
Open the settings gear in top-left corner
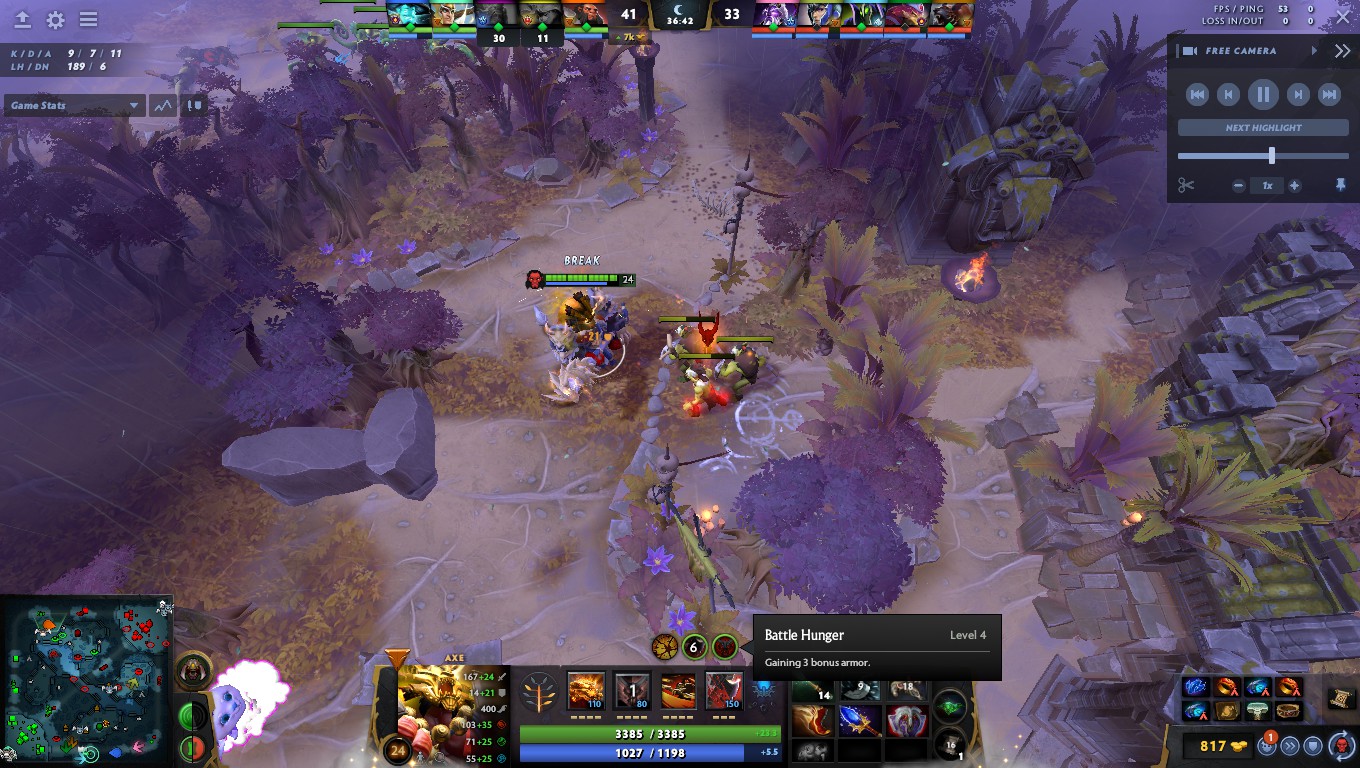click(55, 19)
